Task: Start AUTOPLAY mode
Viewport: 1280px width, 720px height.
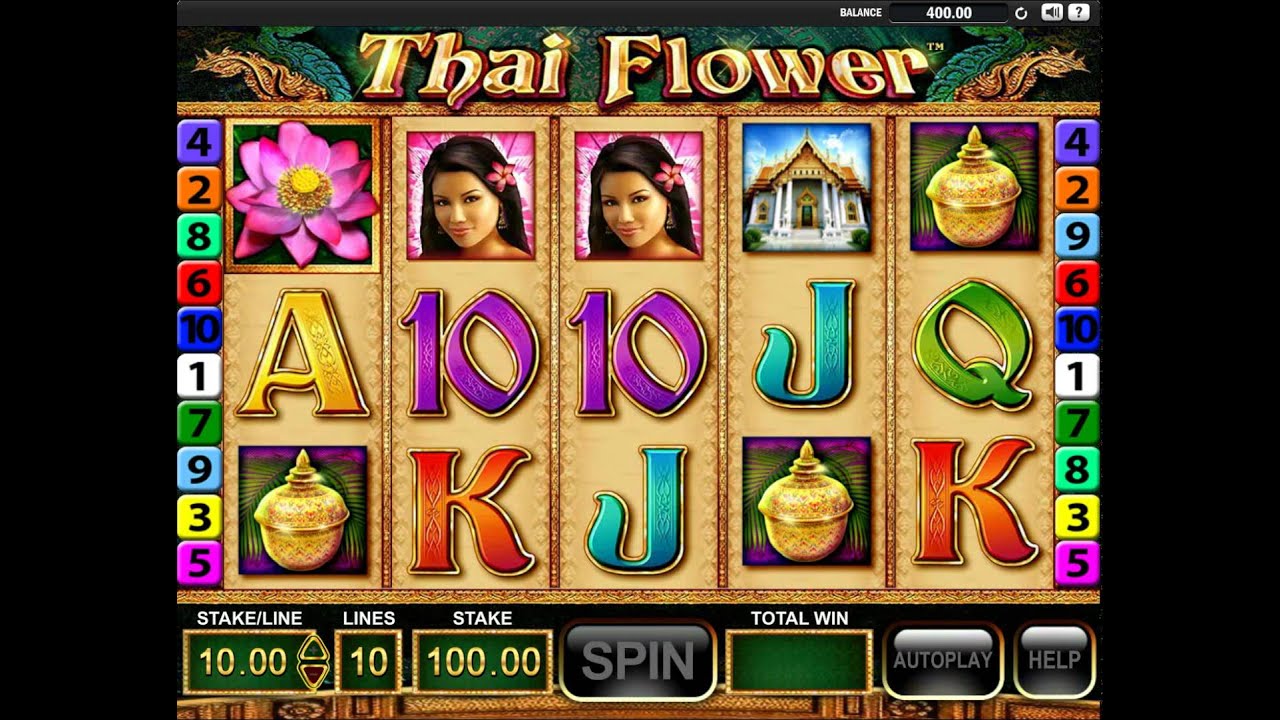Action: 942,660
